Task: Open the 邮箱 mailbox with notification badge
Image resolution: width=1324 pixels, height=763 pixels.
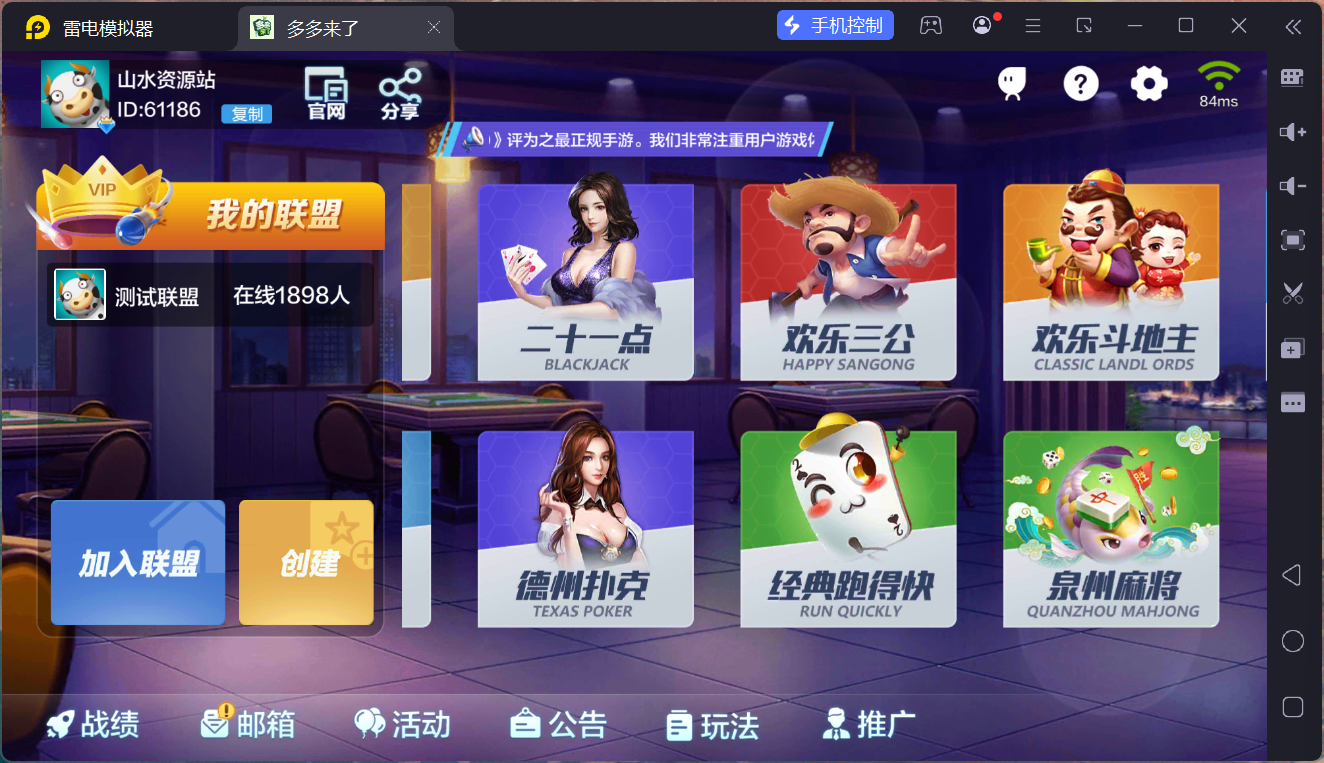Action: coord(246,725)
